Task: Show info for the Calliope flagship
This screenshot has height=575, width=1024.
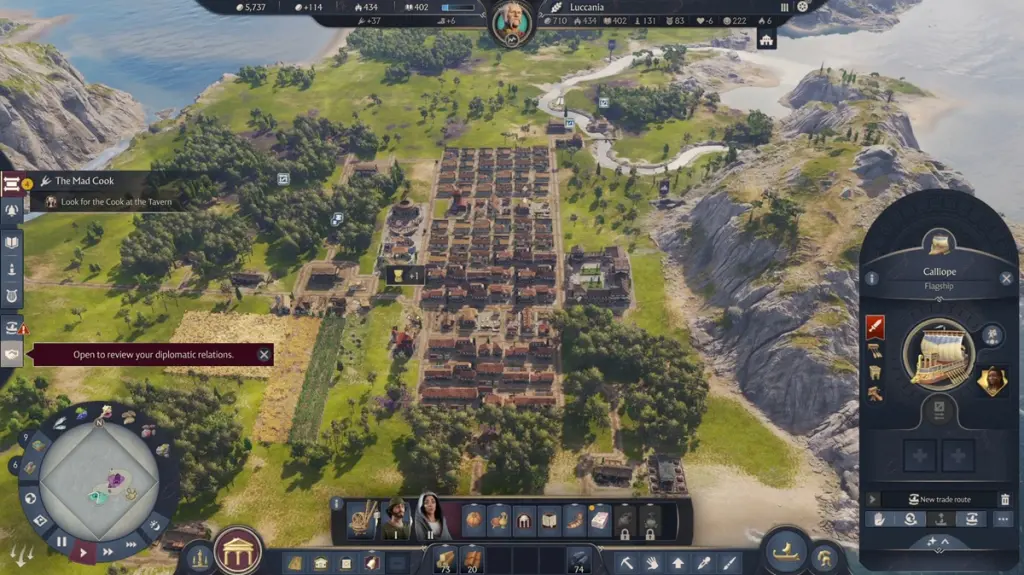Action: pos(872,279)
